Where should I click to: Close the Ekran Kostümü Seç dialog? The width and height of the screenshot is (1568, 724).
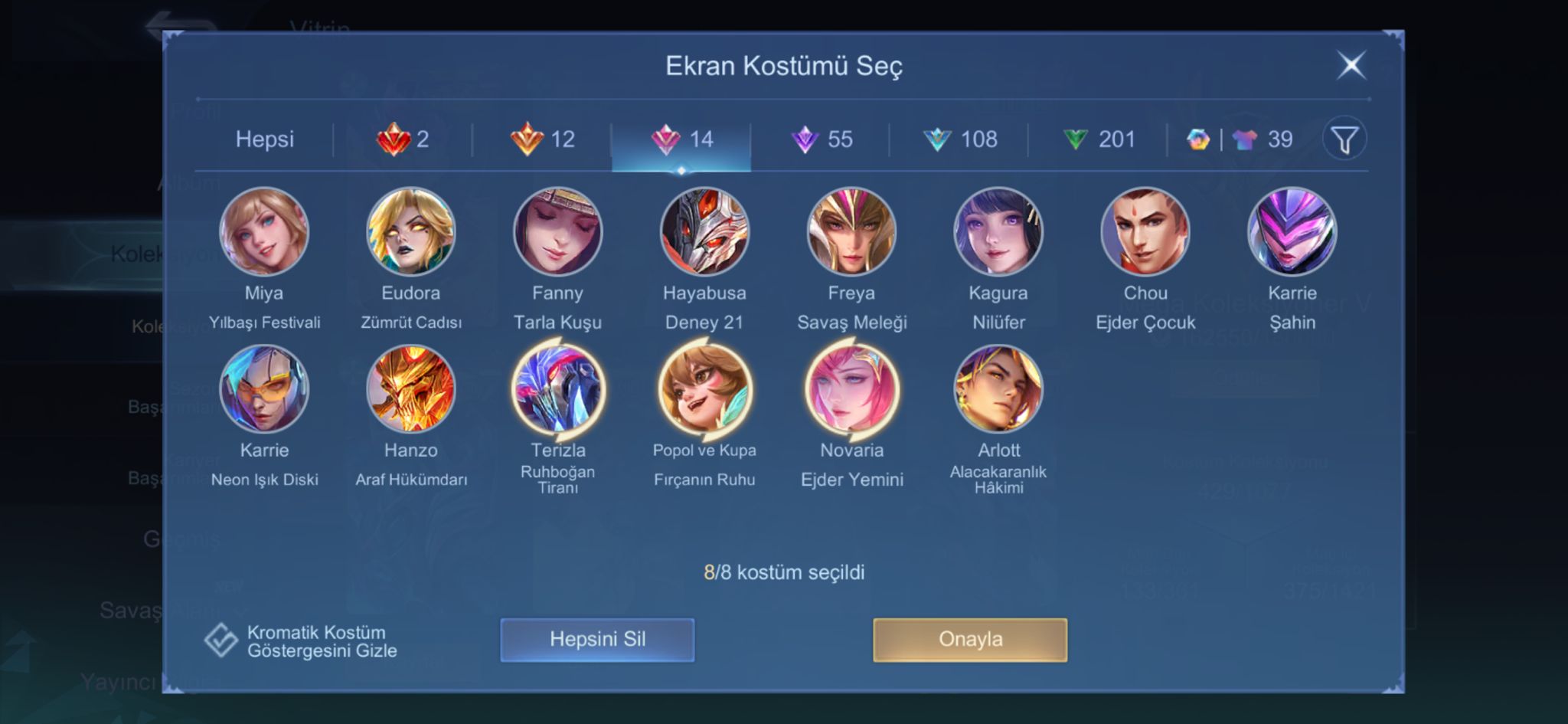tap(1351, 65)
